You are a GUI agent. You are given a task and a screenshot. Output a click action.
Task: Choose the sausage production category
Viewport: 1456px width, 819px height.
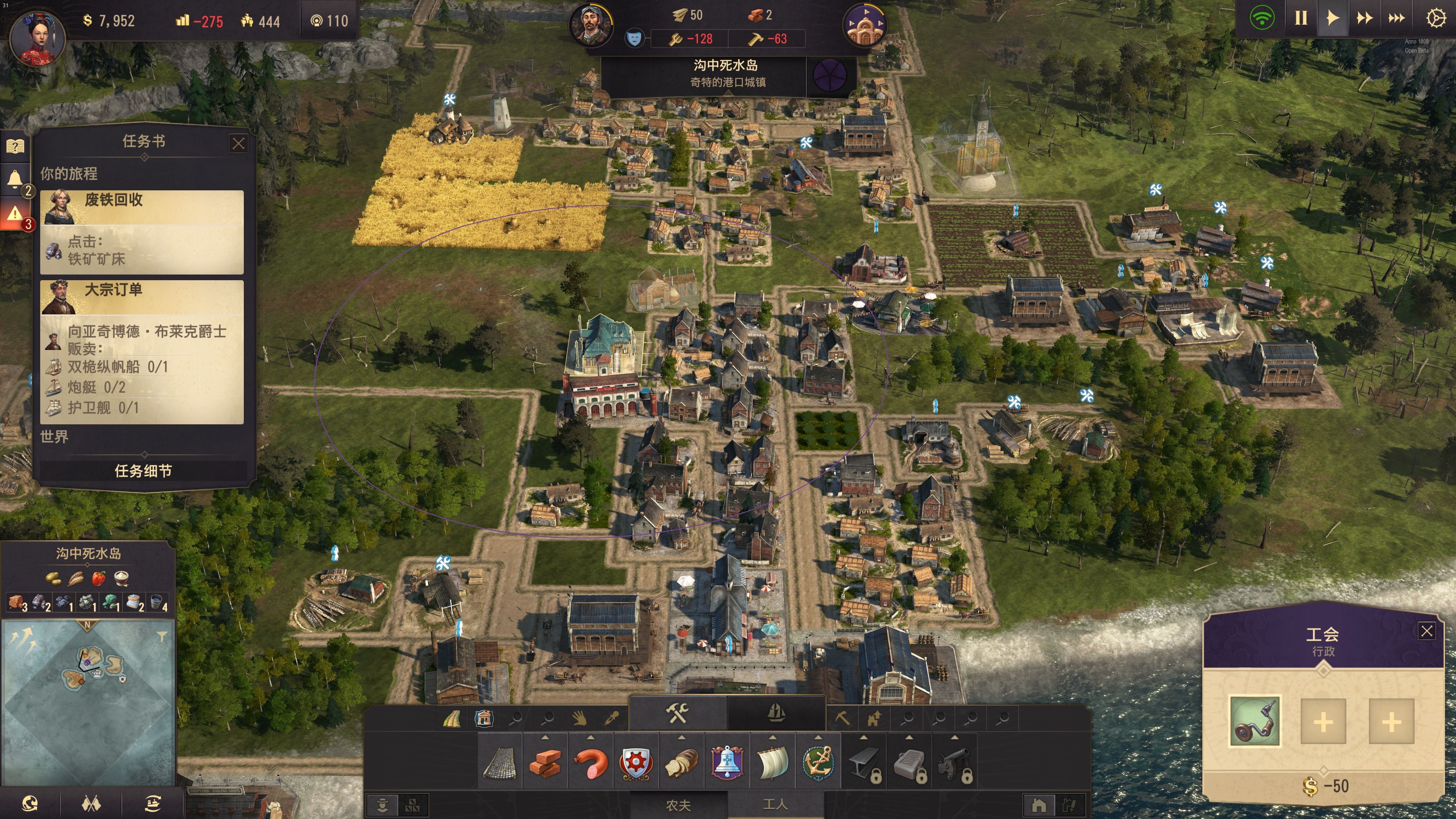(x=591, y=764)
